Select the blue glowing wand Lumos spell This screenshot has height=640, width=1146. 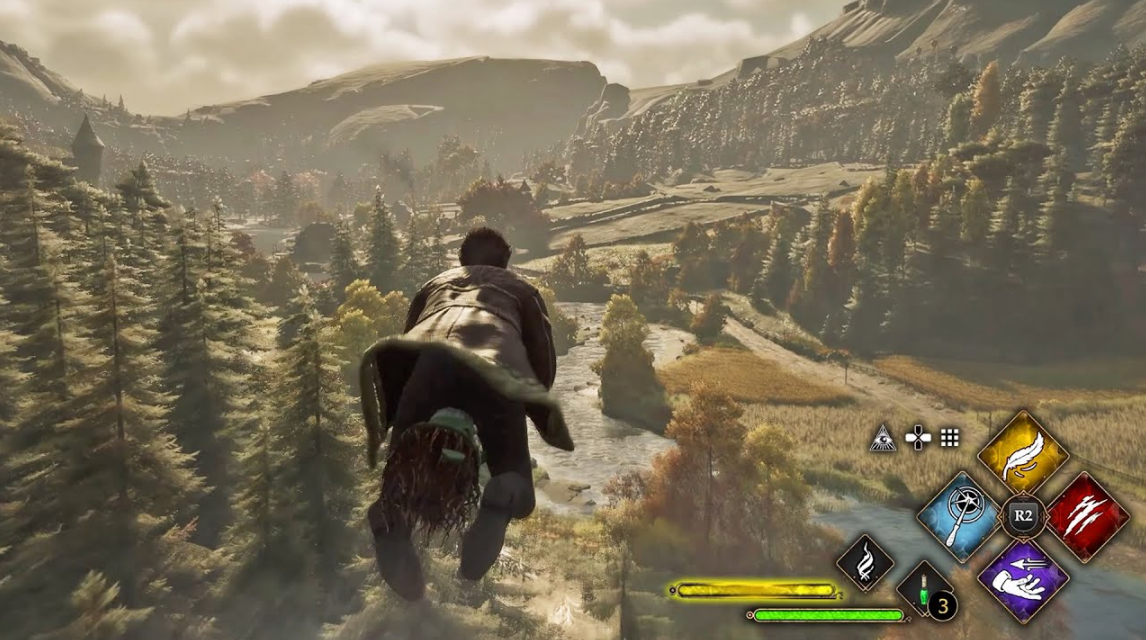959,517
